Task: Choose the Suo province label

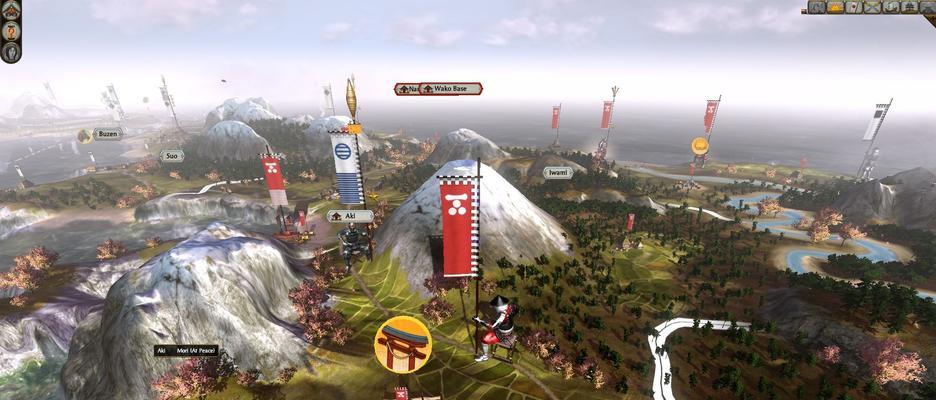Action: (x=172, y=156)
